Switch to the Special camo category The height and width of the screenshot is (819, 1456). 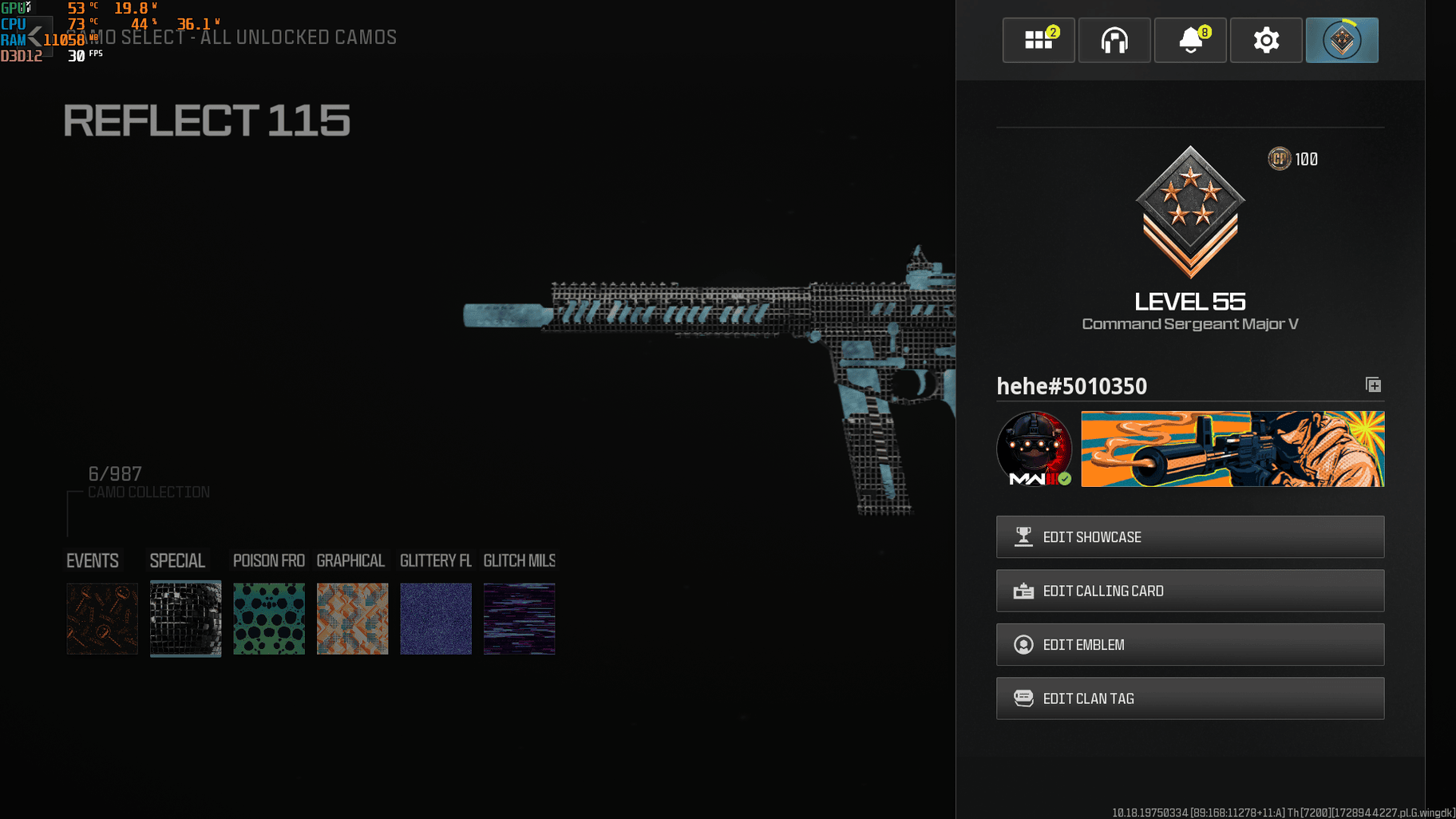pyautogui.click(x=176, y=560)
